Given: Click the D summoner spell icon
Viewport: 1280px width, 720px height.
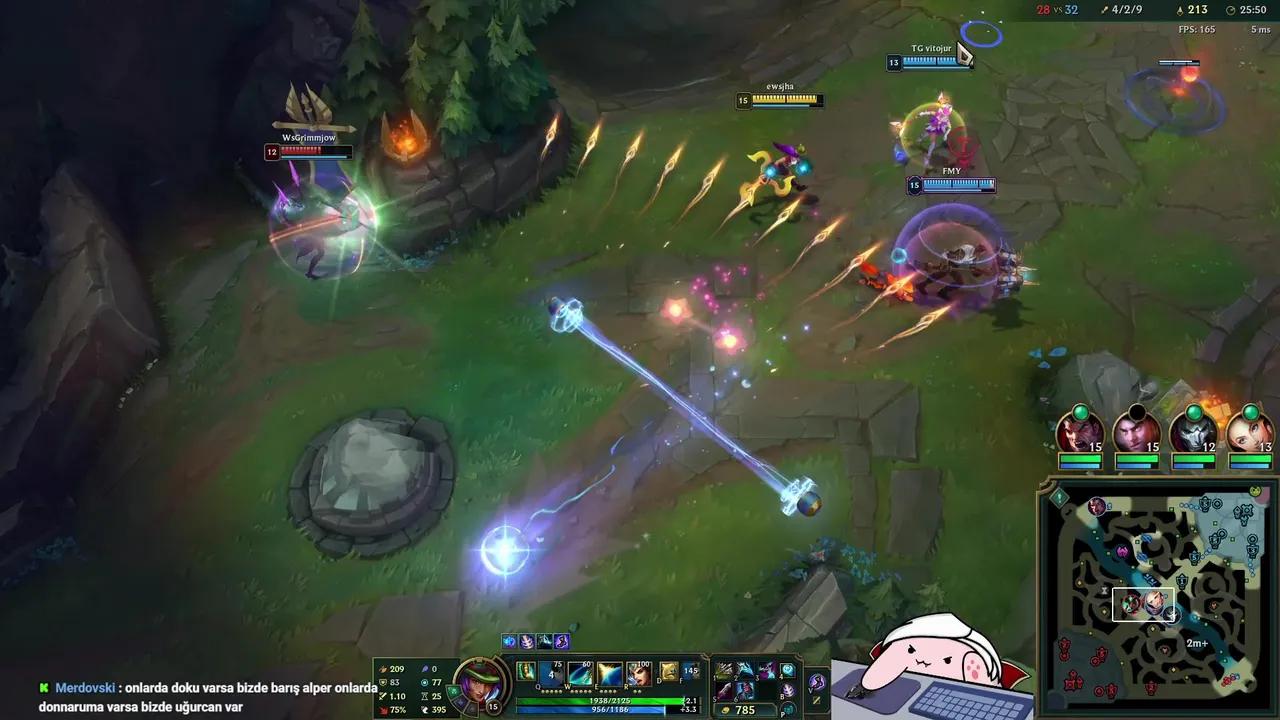Looking at the screenshot, I should [x=668, y=670].
